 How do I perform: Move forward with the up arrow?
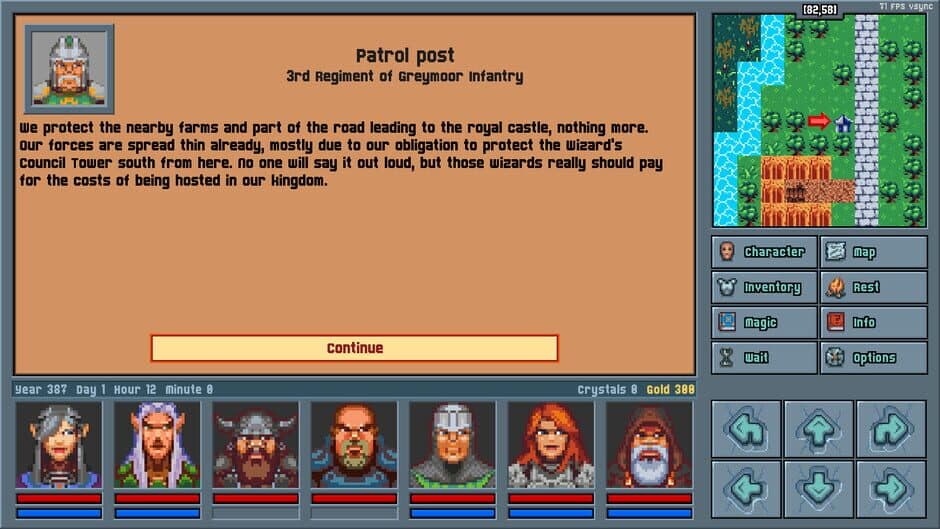click(x=819, y=429)
